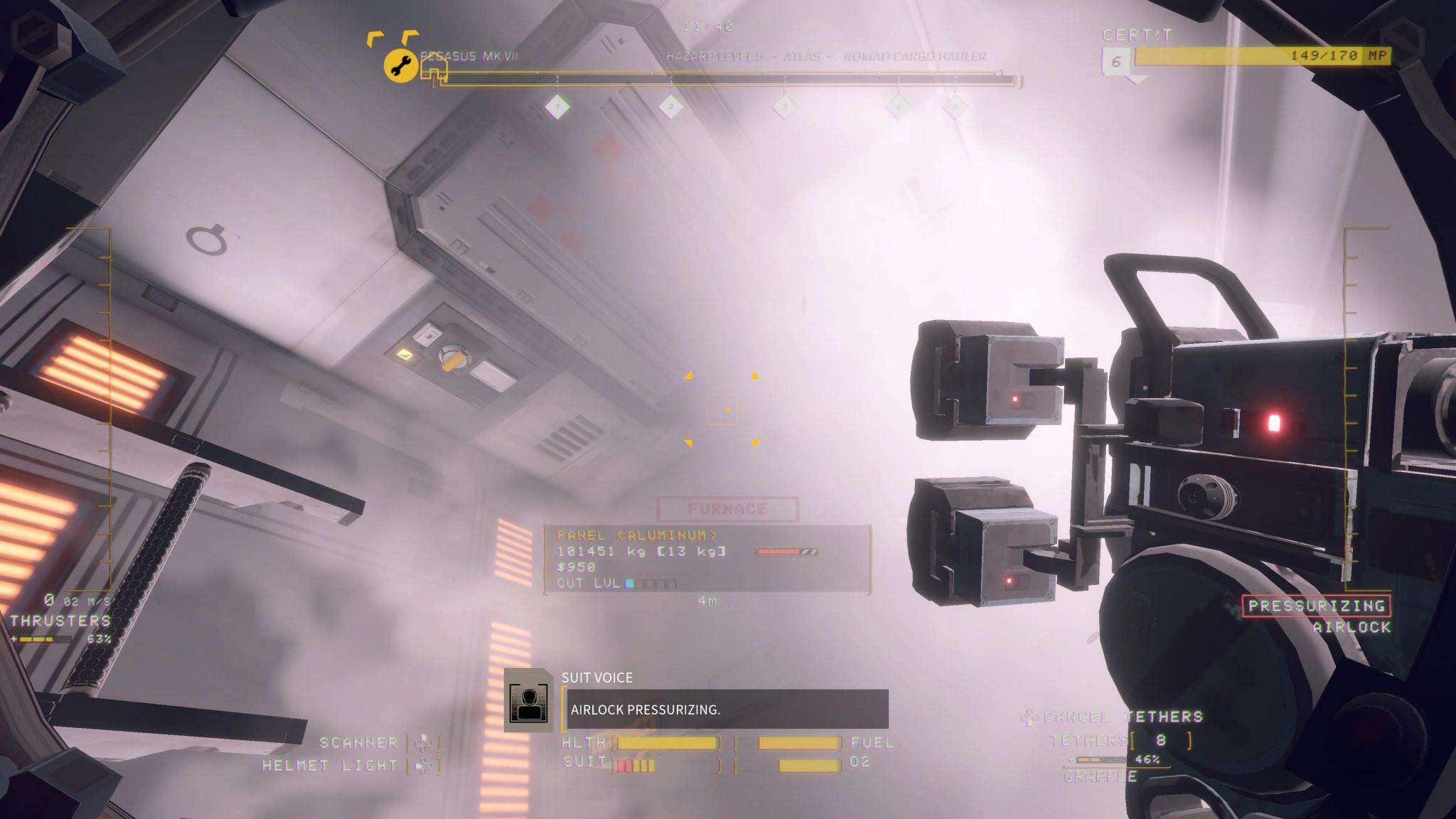Click the 149/170 MP counter
Viewport: 1456px width, 819px height.
pyautogui.click(x=1326, y=53)
